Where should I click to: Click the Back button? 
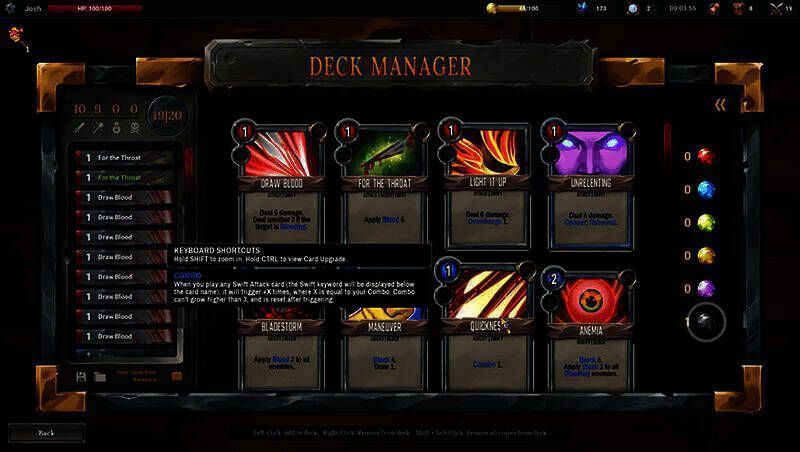45,432
